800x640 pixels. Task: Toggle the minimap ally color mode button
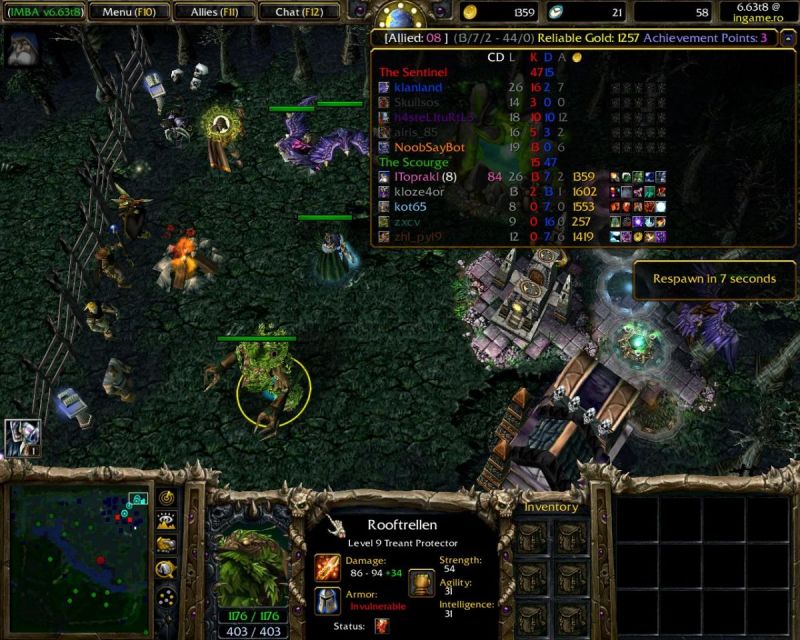166,545
